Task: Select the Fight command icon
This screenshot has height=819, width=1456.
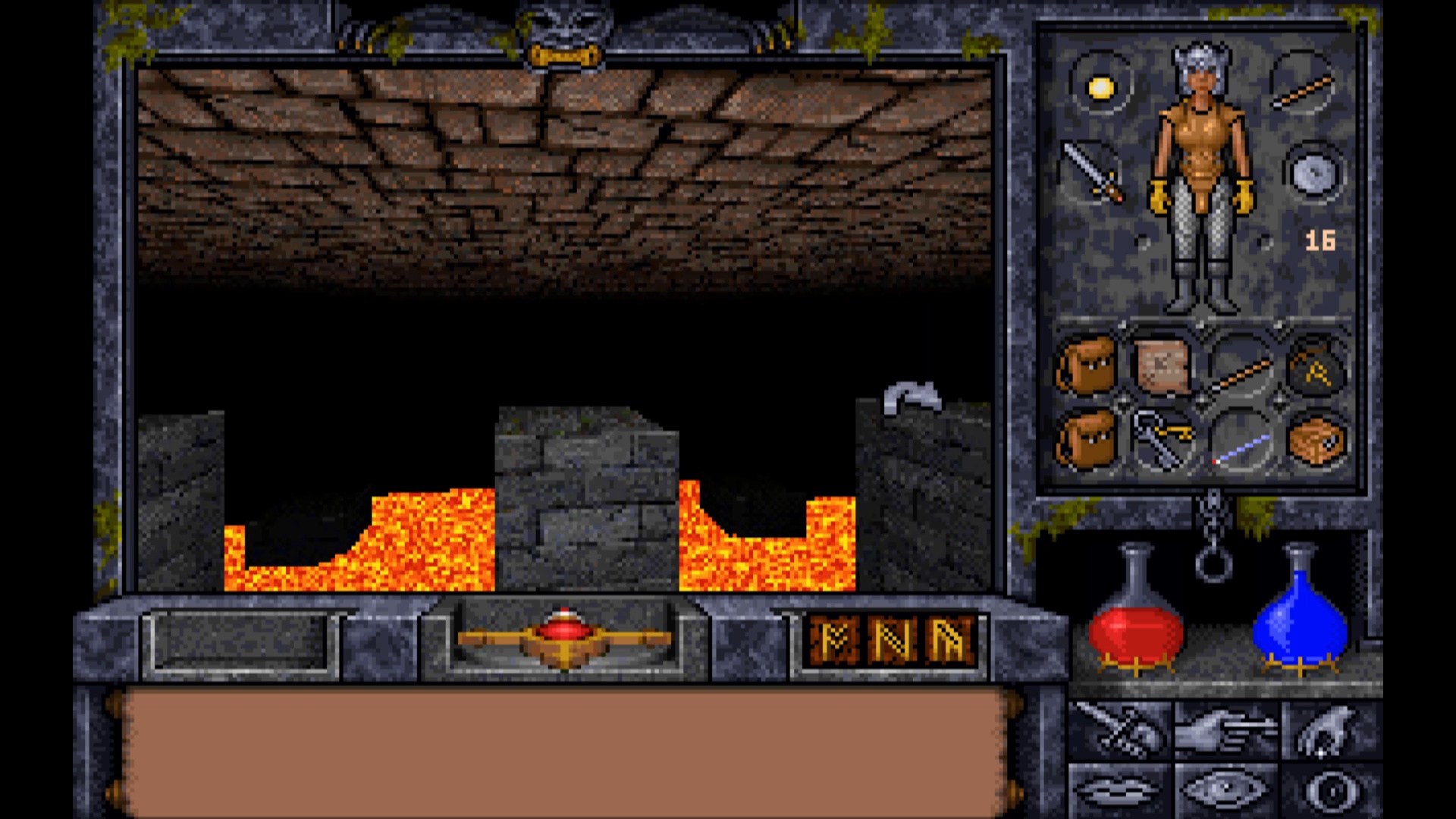Action: point(1119,730)
